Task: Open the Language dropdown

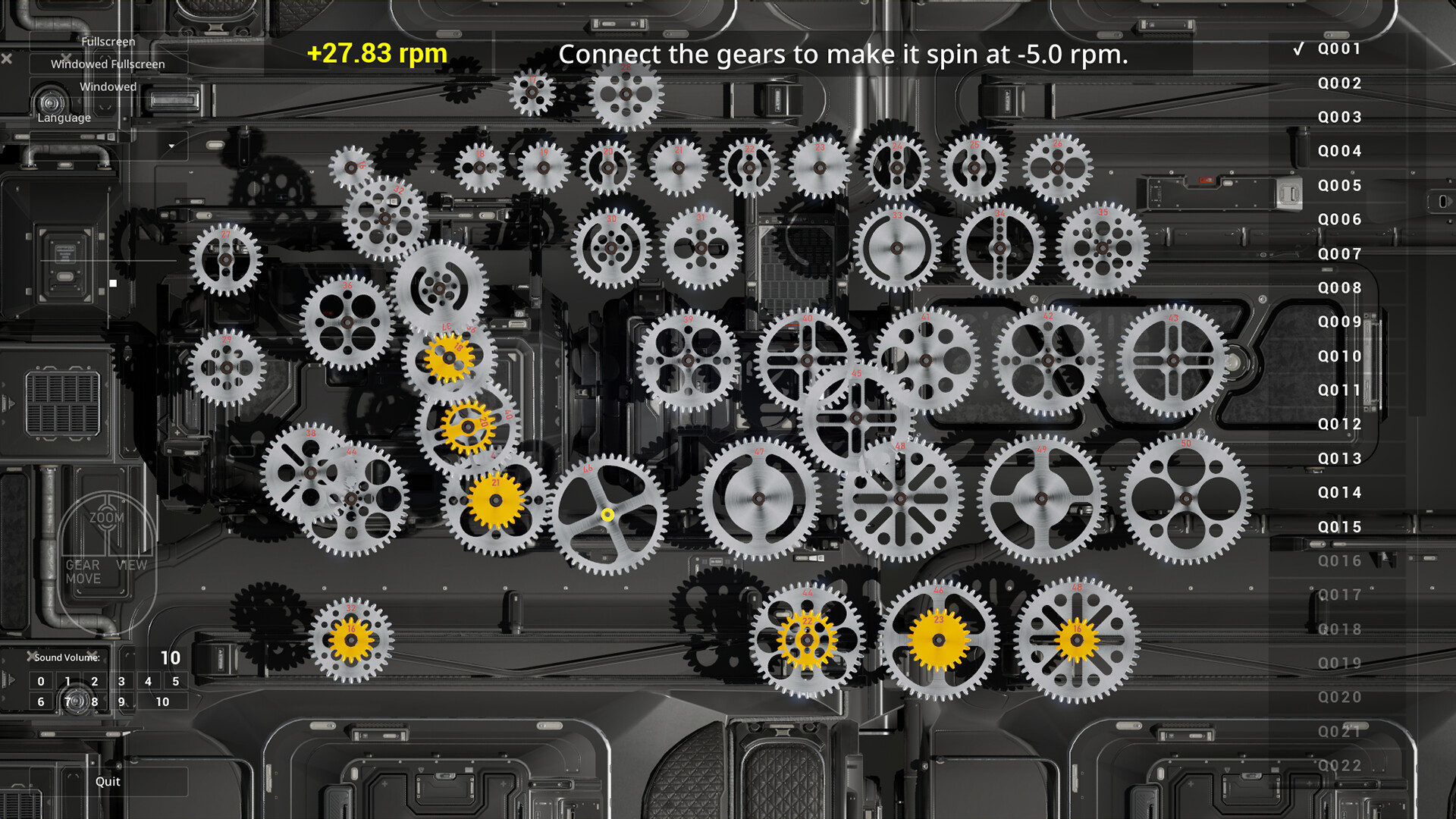Action: pyautogui.click(x=64, y=118)
